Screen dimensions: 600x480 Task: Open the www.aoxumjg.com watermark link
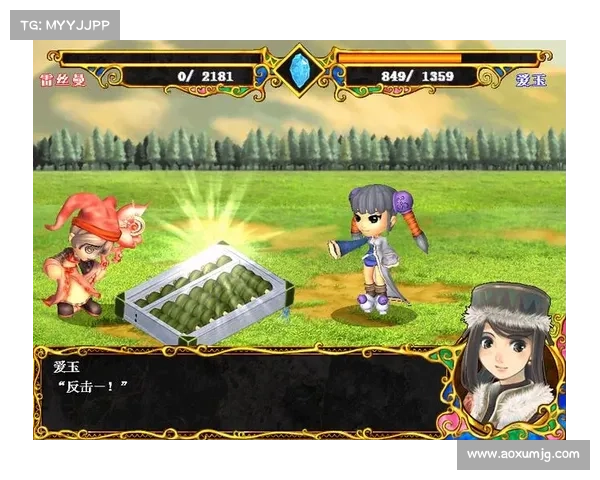click(x=523, y=455)
